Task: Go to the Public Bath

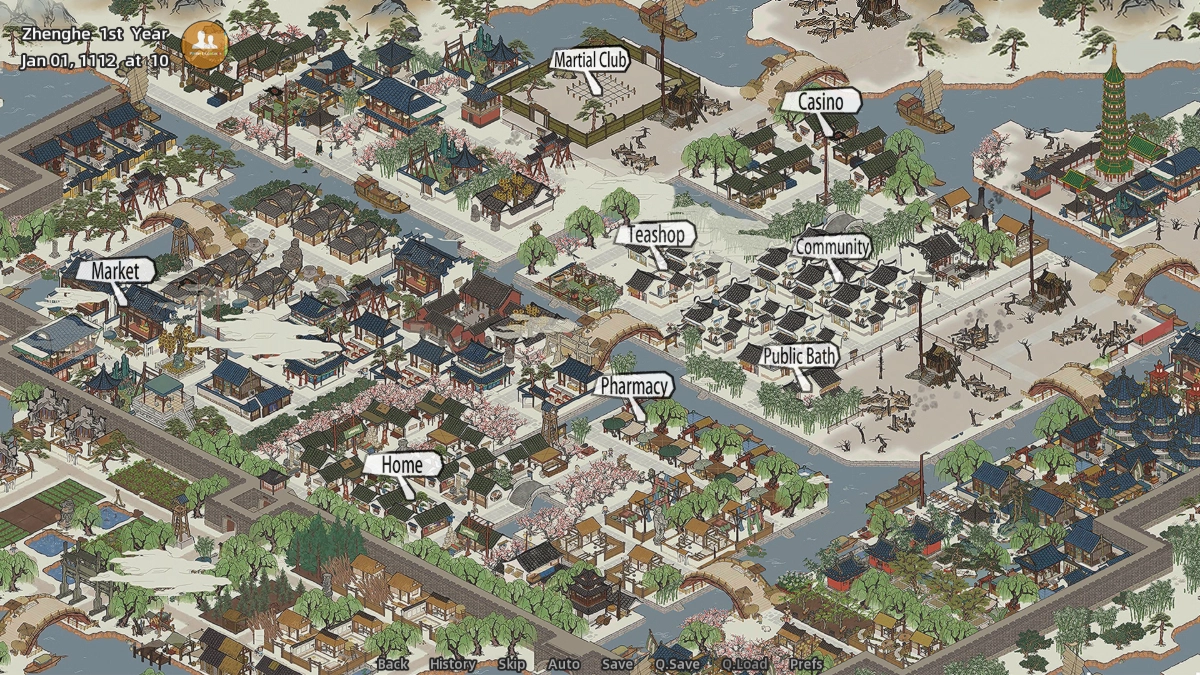Action: [800, 356]
